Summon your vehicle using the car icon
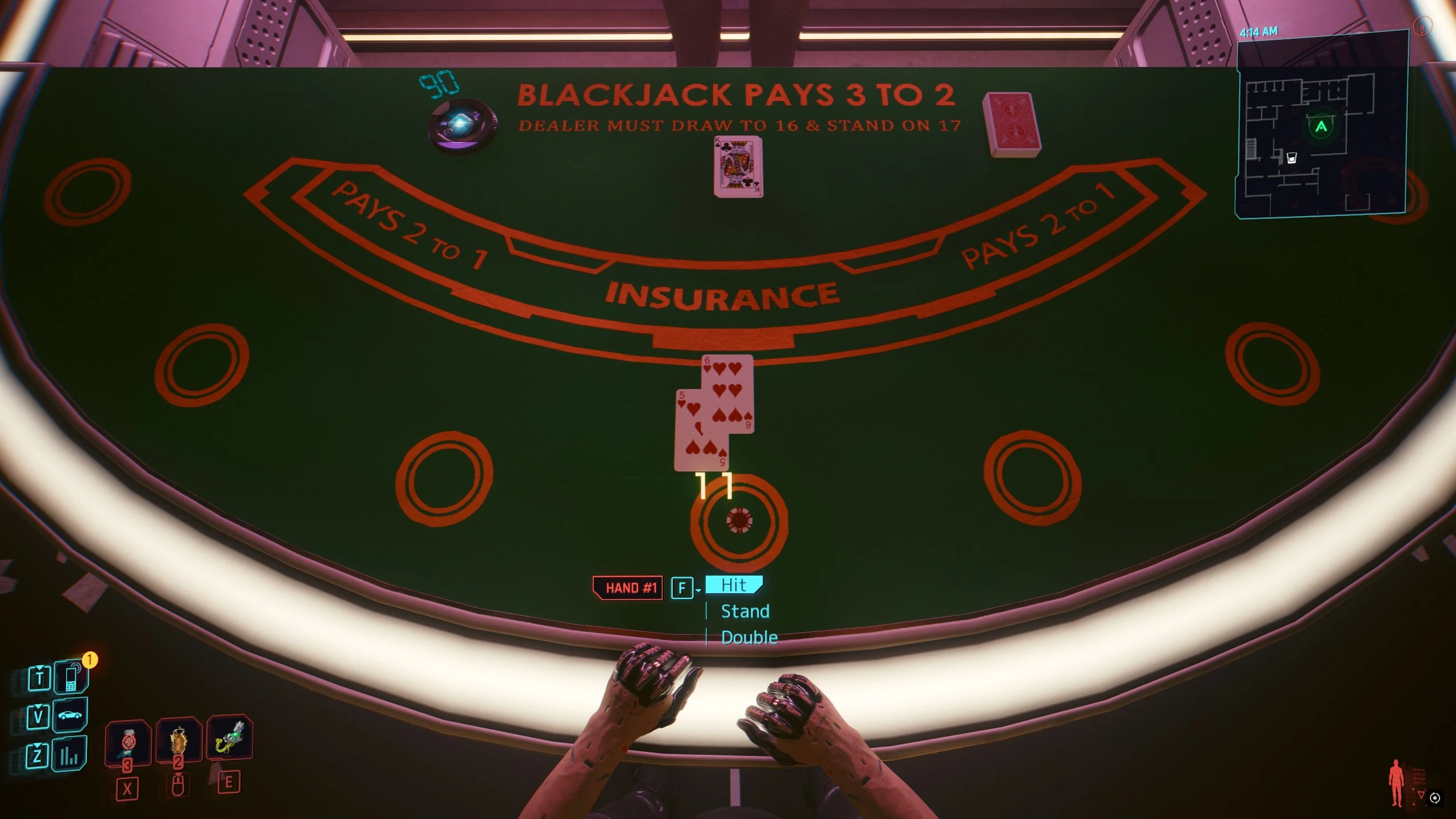Screen dimensions: 1456x819 coord(71,716)
